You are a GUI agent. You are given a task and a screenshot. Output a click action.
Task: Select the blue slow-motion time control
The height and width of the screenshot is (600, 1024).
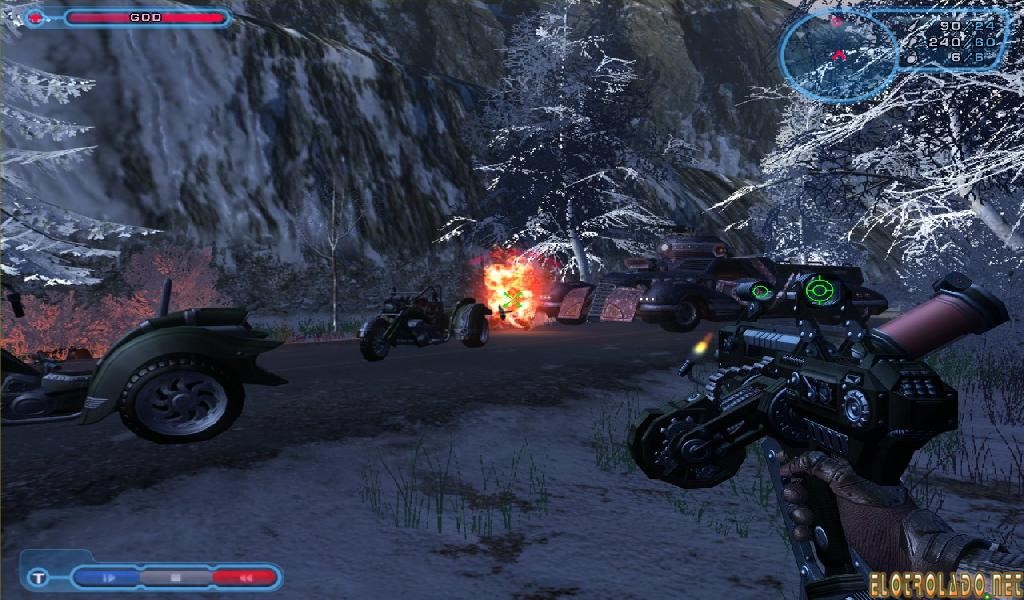point(109,577)
